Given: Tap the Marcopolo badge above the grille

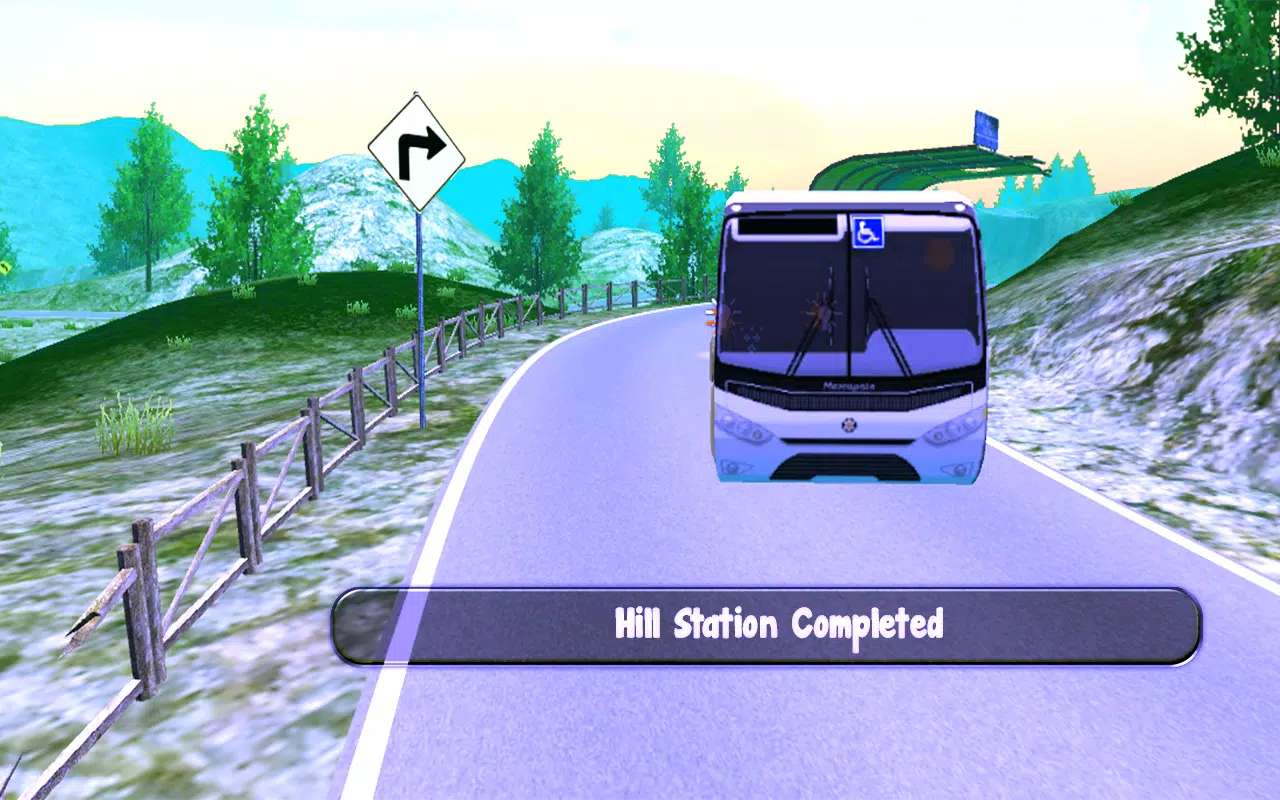Looking at the screenshot, I should (x=848, y=384).
